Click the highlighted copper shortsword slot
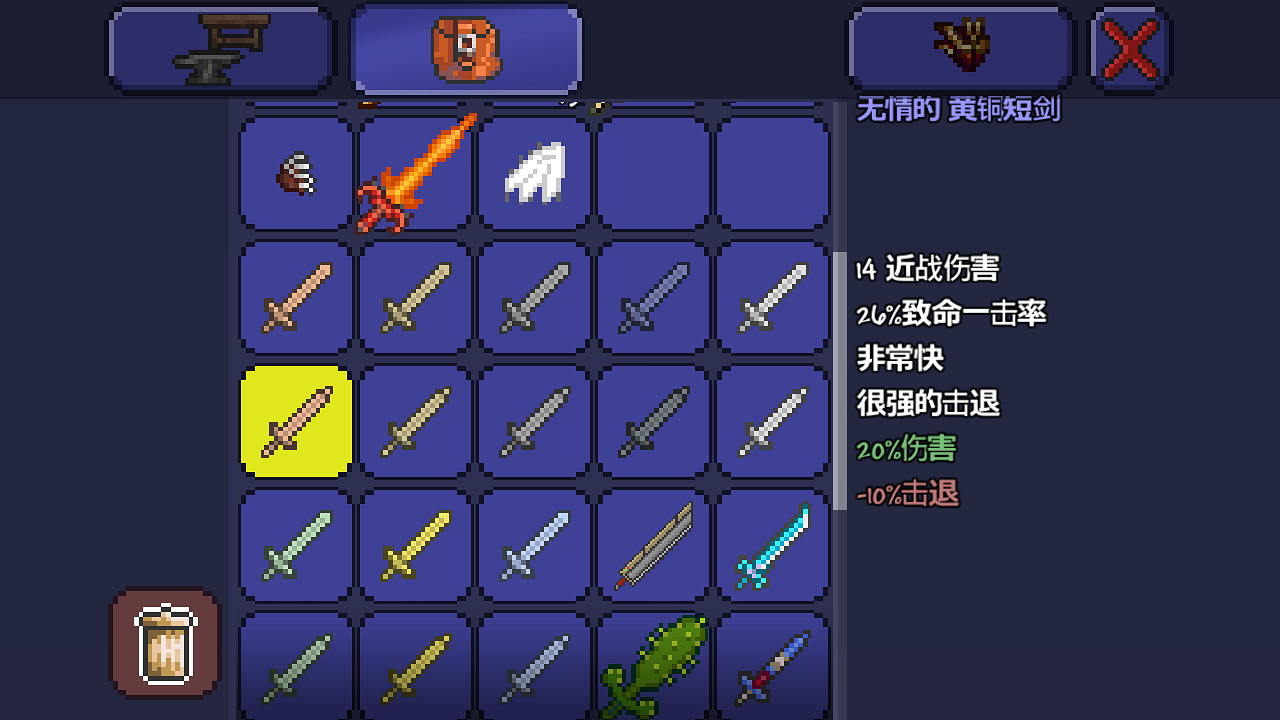 [293, 420]
